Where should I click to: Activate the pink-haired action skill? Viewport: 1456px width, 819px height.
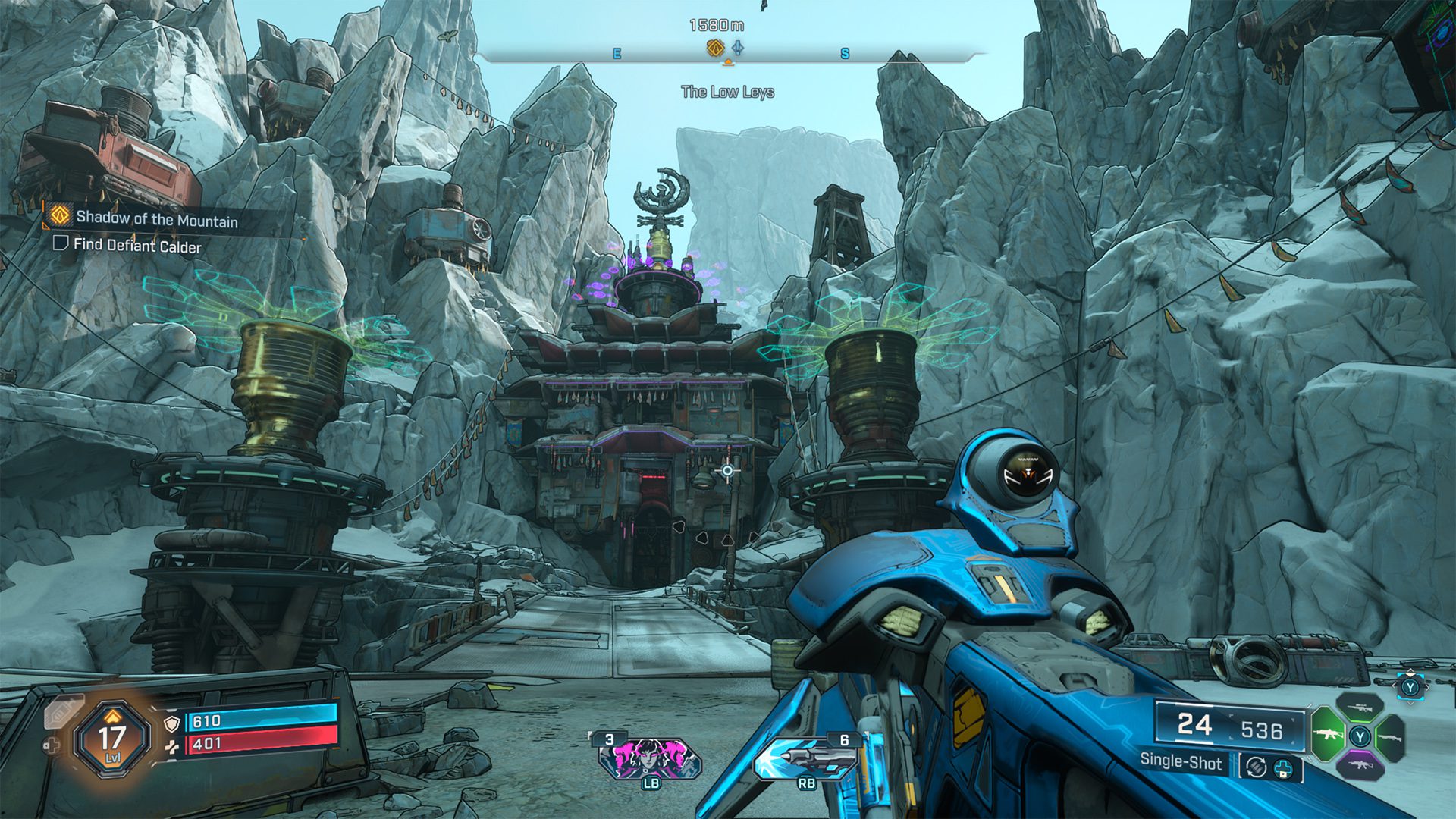pos(650,758)
